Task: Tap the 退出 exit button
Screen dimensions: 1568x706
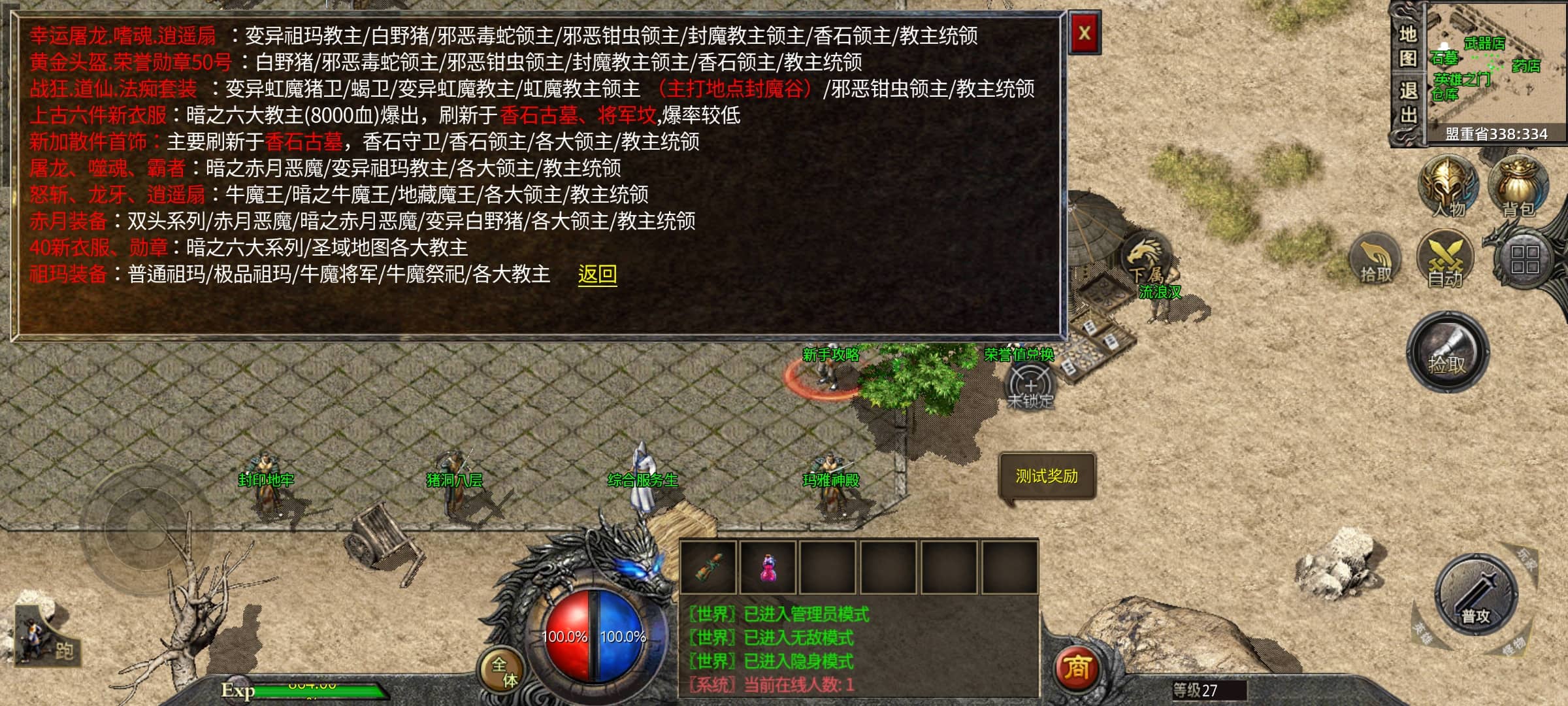Action: [x=1407, y=103]
